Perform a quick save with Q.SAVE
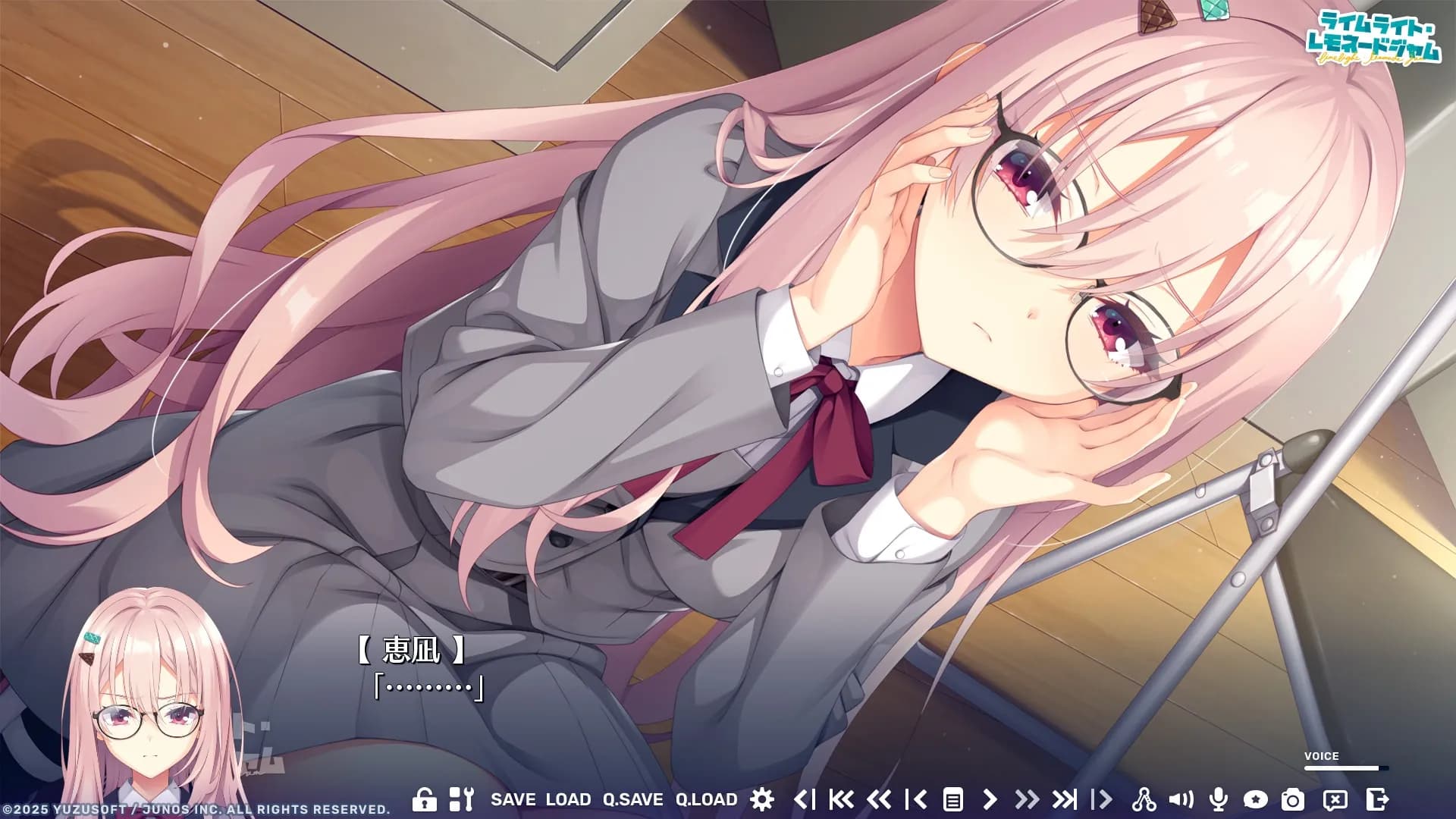This screenshot has height=819, width=1456. click(635, 799)
